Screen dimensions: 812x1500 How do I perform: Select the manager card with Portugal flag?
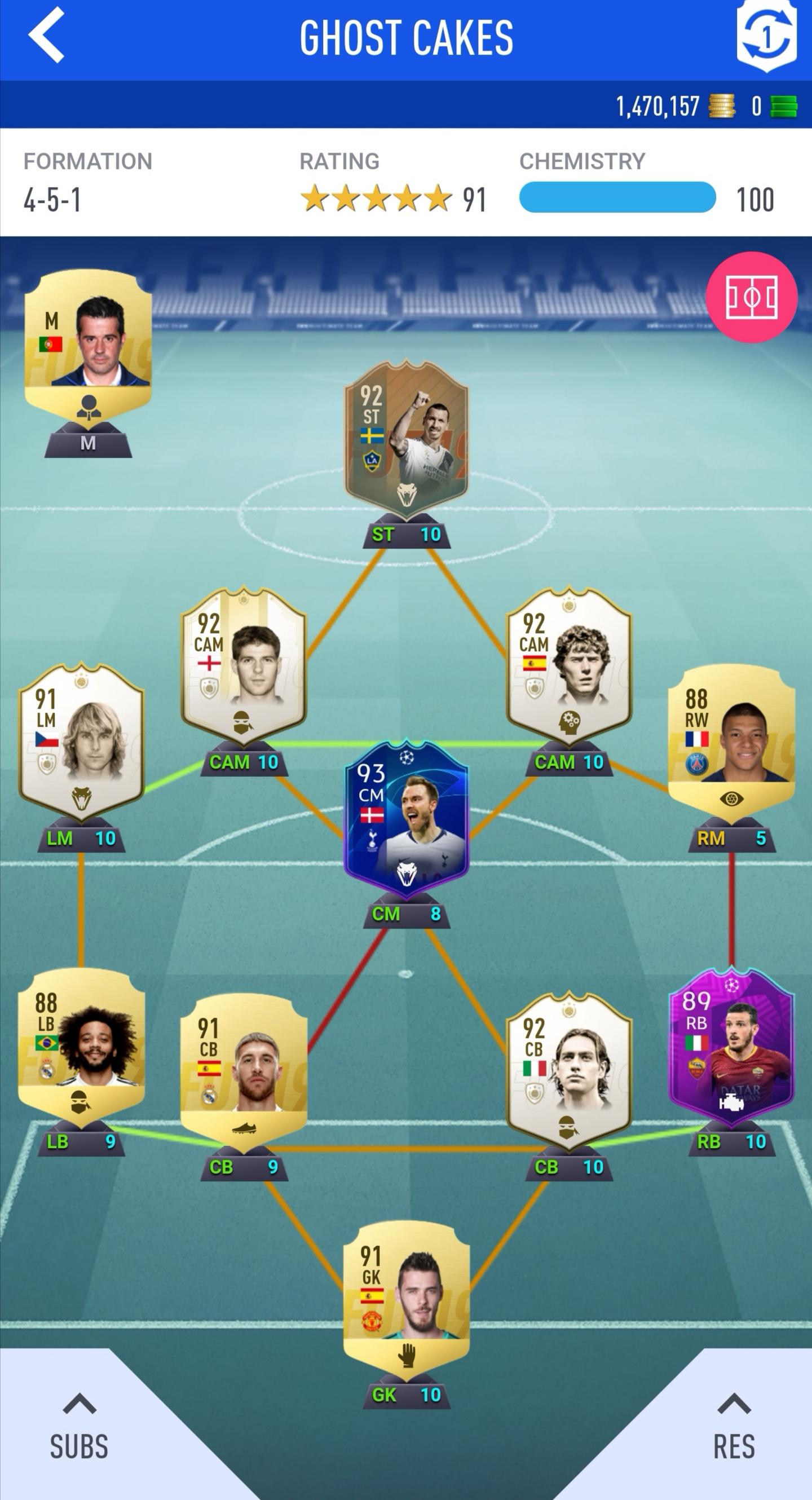coord(88,343)
